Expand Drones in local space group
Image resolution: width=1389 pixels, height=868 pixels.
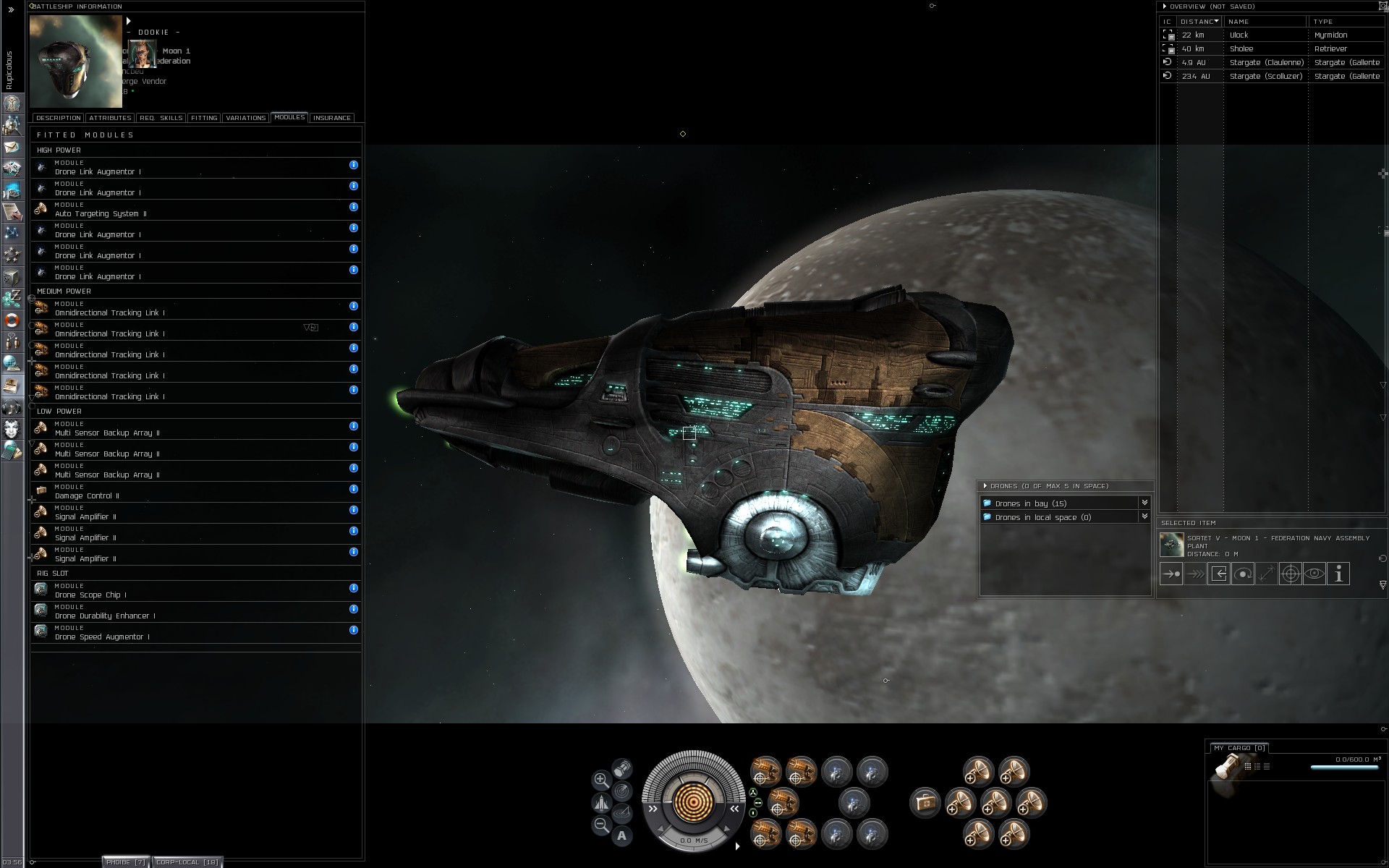coord(1144,516)
